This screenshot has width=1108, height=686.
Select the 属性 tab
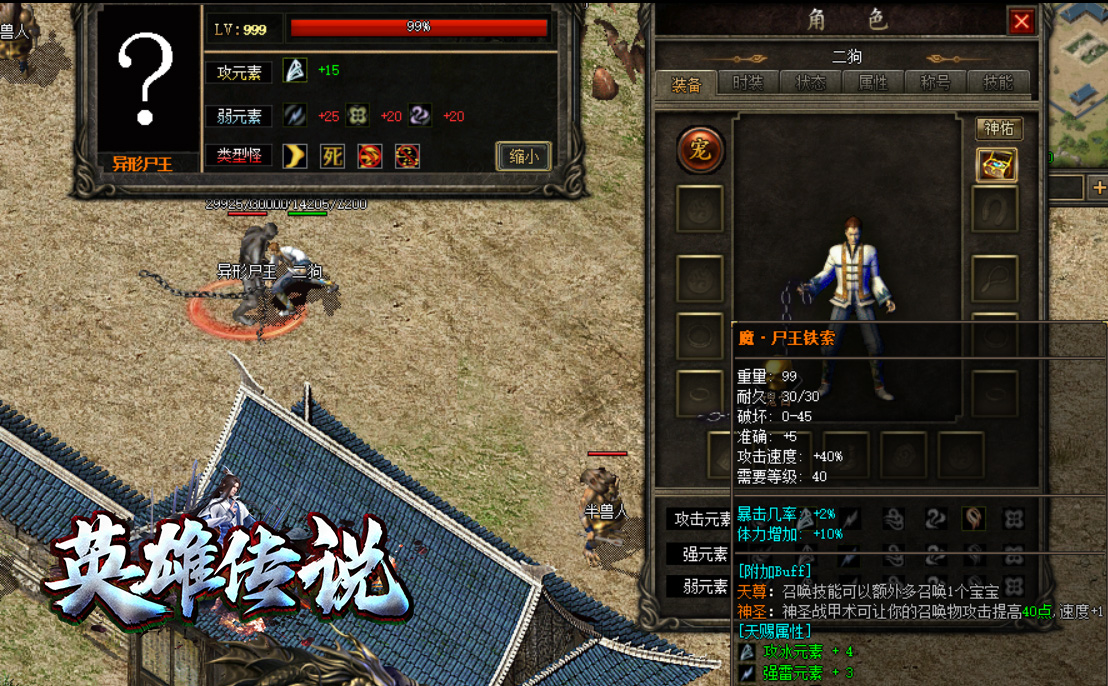click(x=873, y=83)
